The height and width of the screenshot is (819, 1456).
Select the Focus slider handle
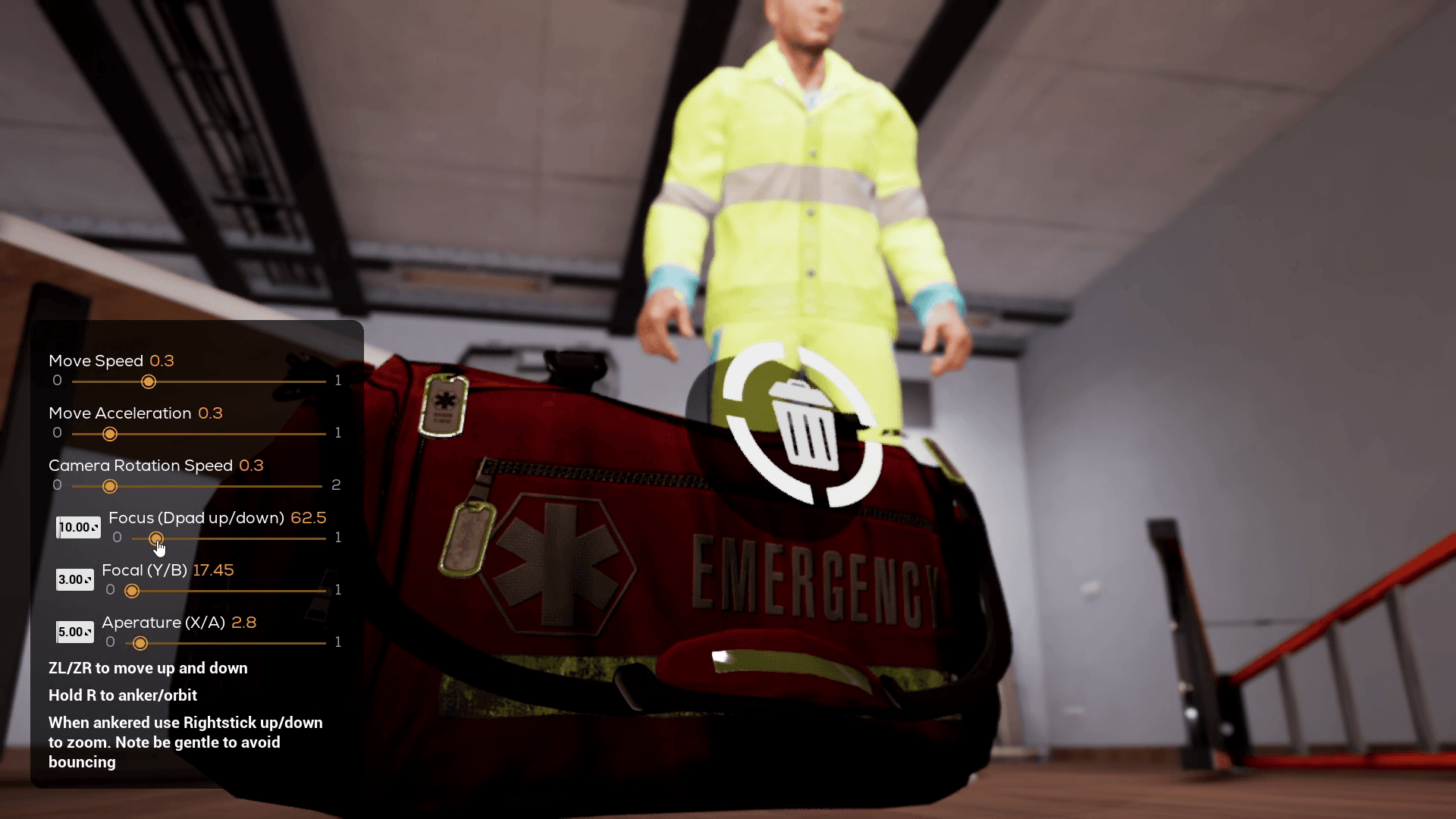[158, 538]
